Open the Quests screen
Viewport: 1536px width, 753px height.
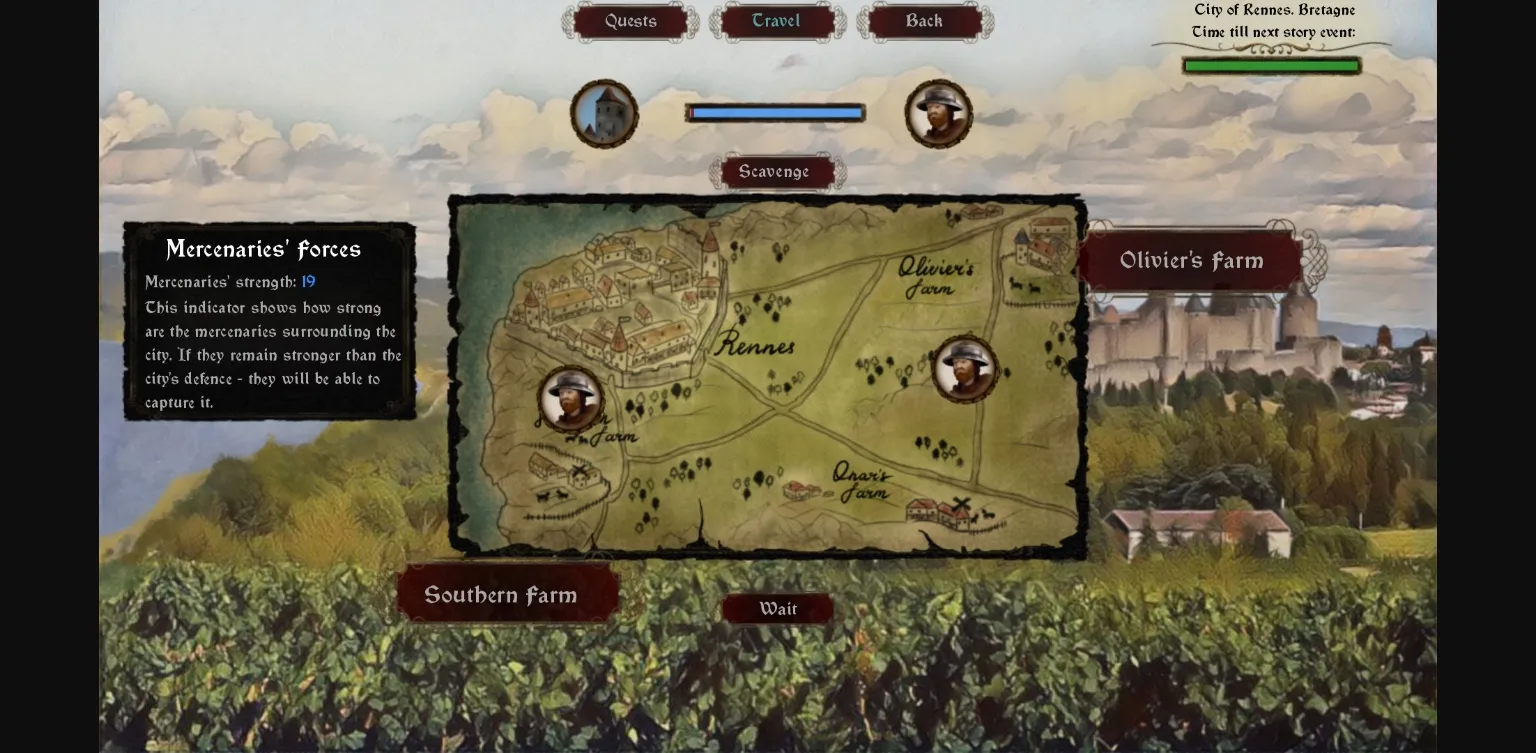click(629, 20)
